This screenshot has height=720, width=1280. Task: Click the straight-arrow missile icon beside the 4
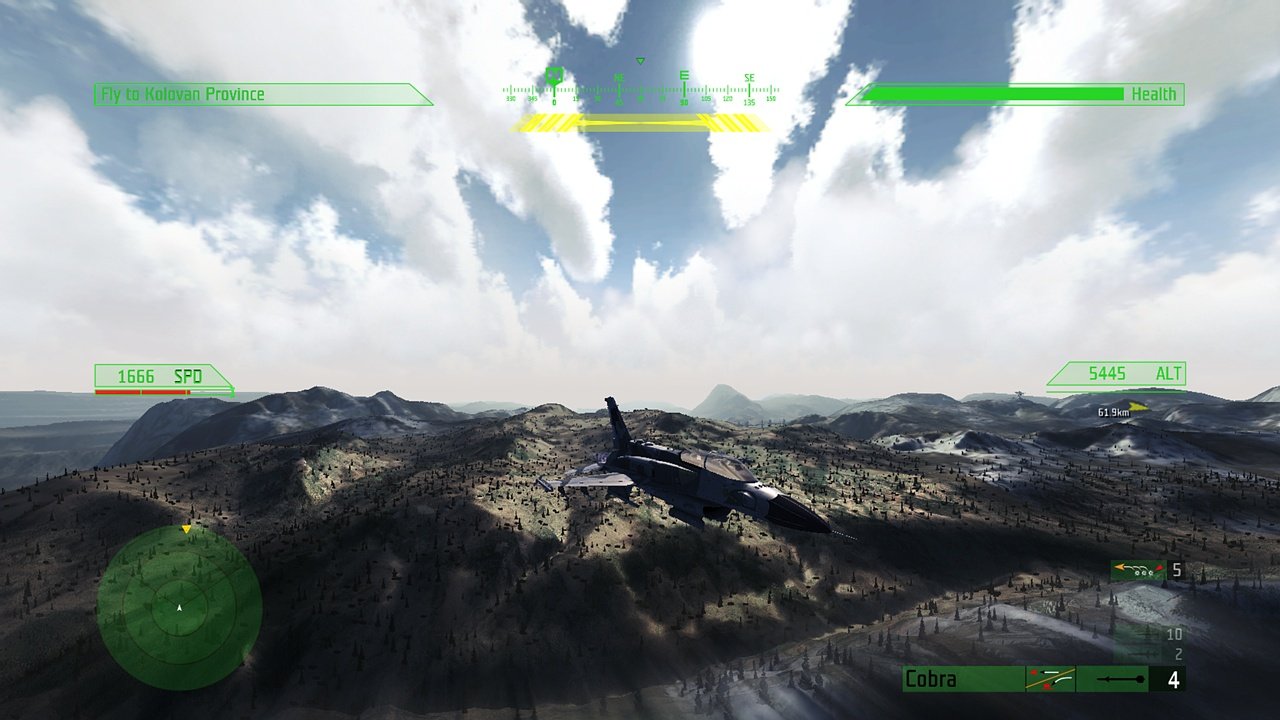pos(1118,679)
